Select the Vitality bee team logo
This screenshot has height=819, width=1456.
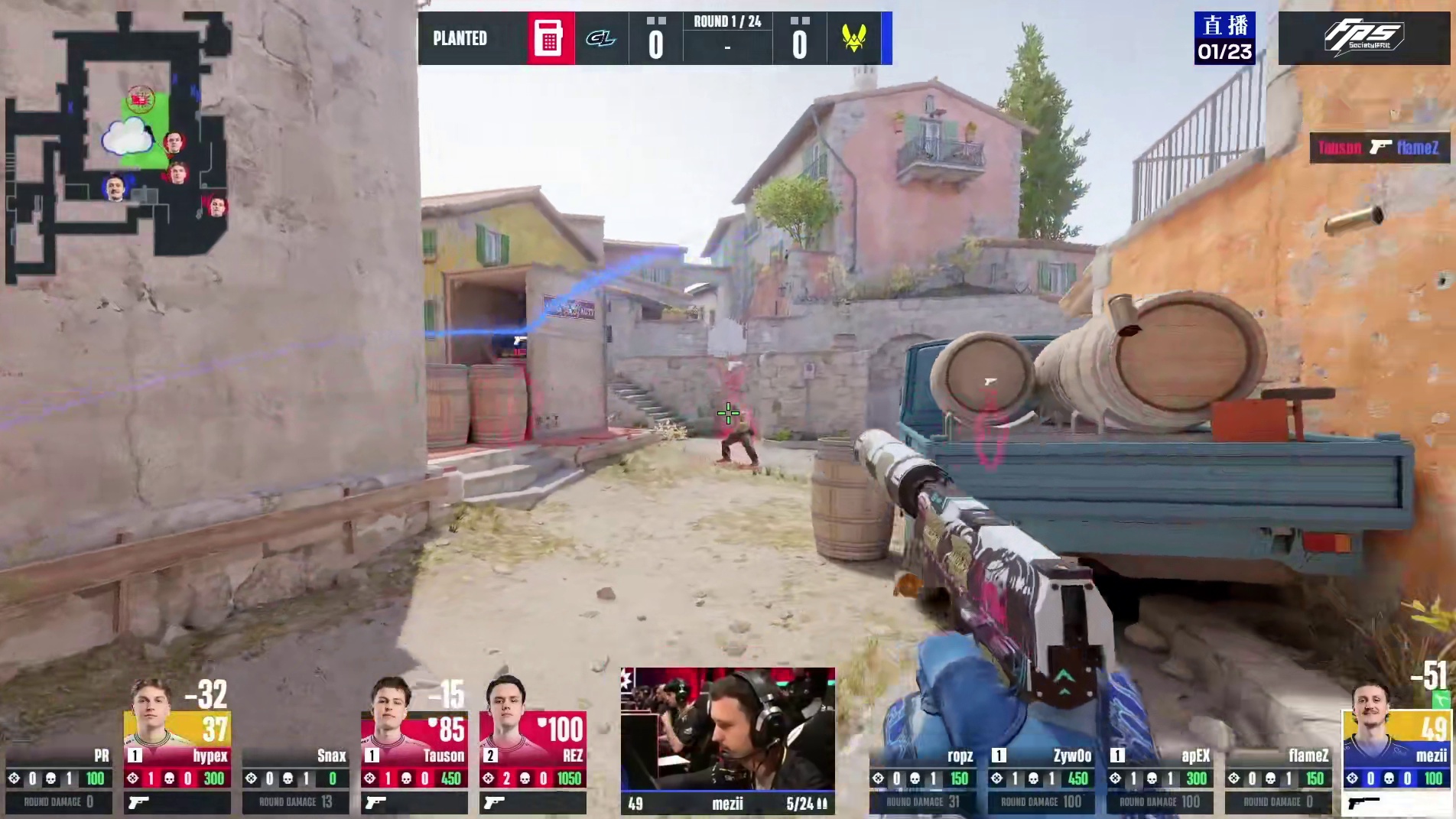click(x=853, y=38)
